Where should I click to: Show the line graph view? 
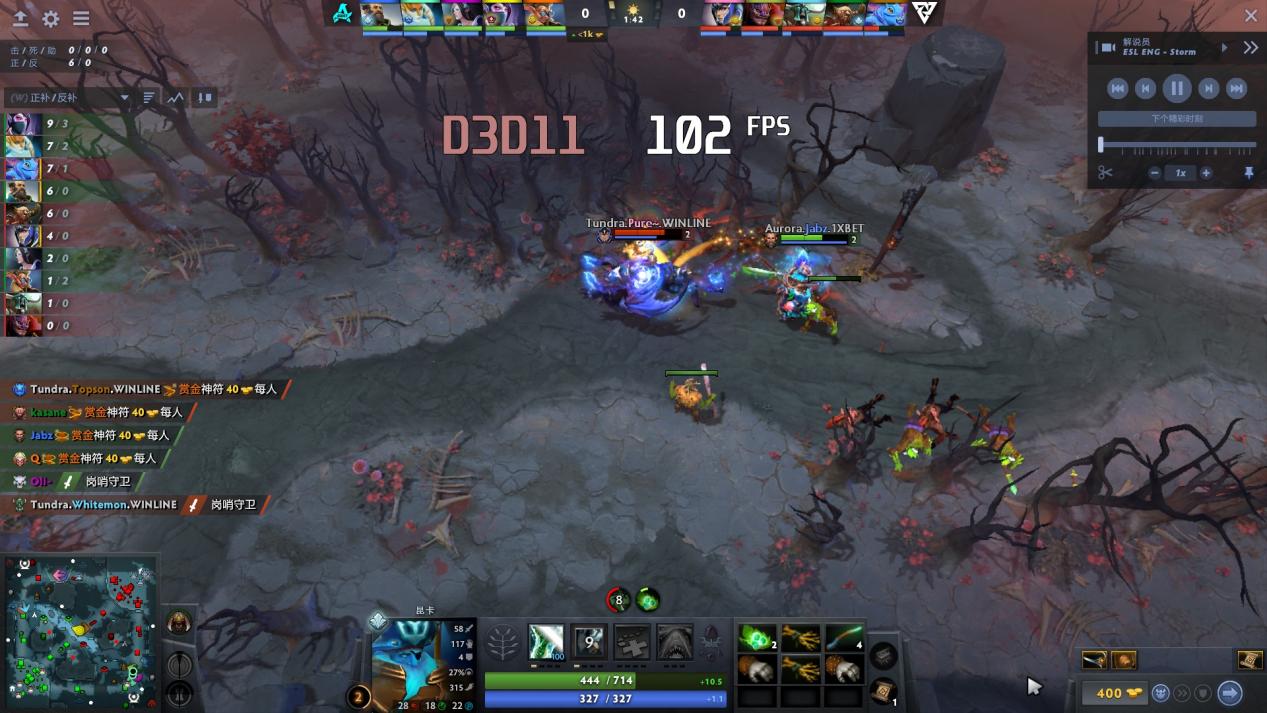pos(176,98)
